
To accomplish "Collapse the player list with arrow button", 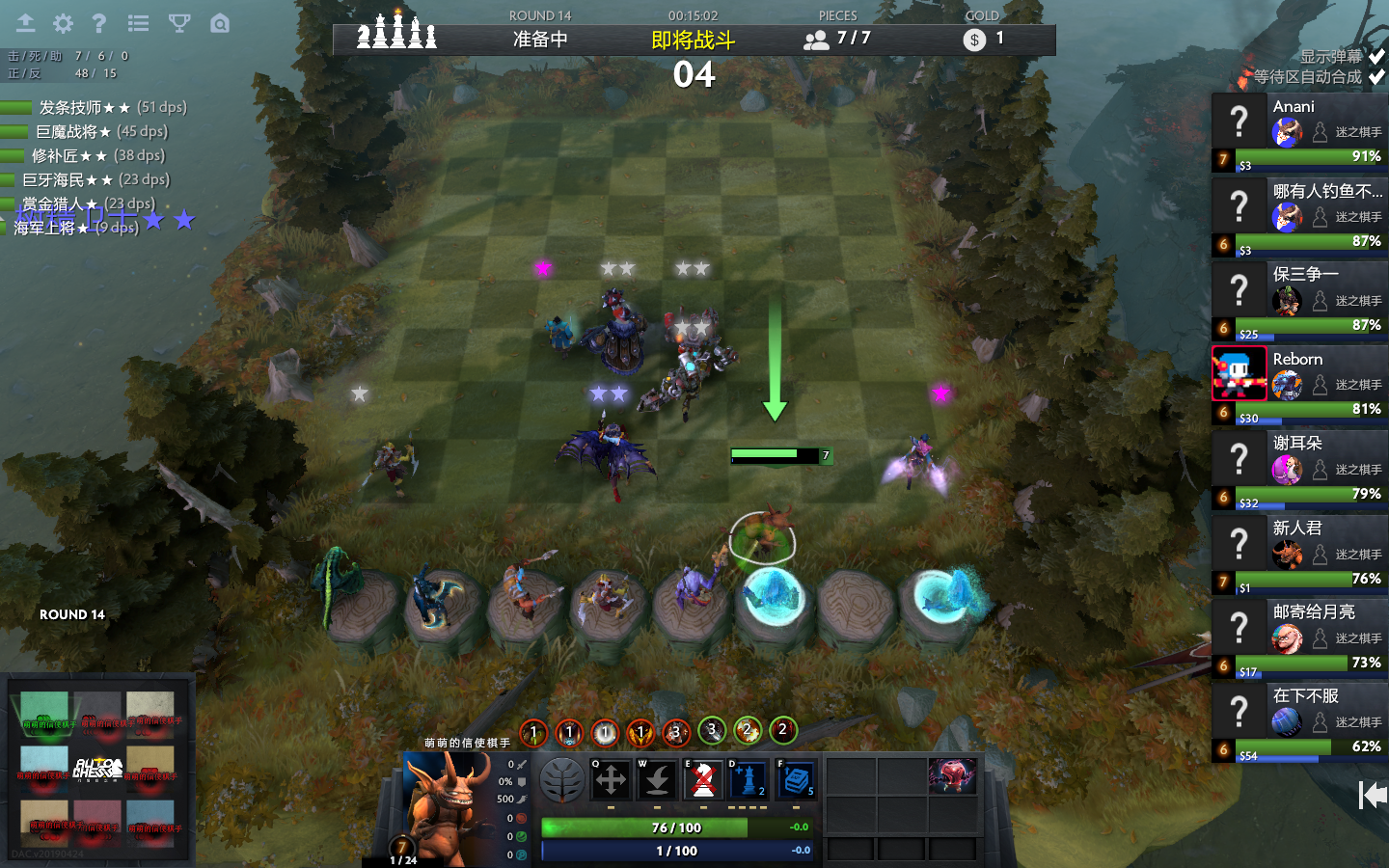I will [x=1372, y=795].
